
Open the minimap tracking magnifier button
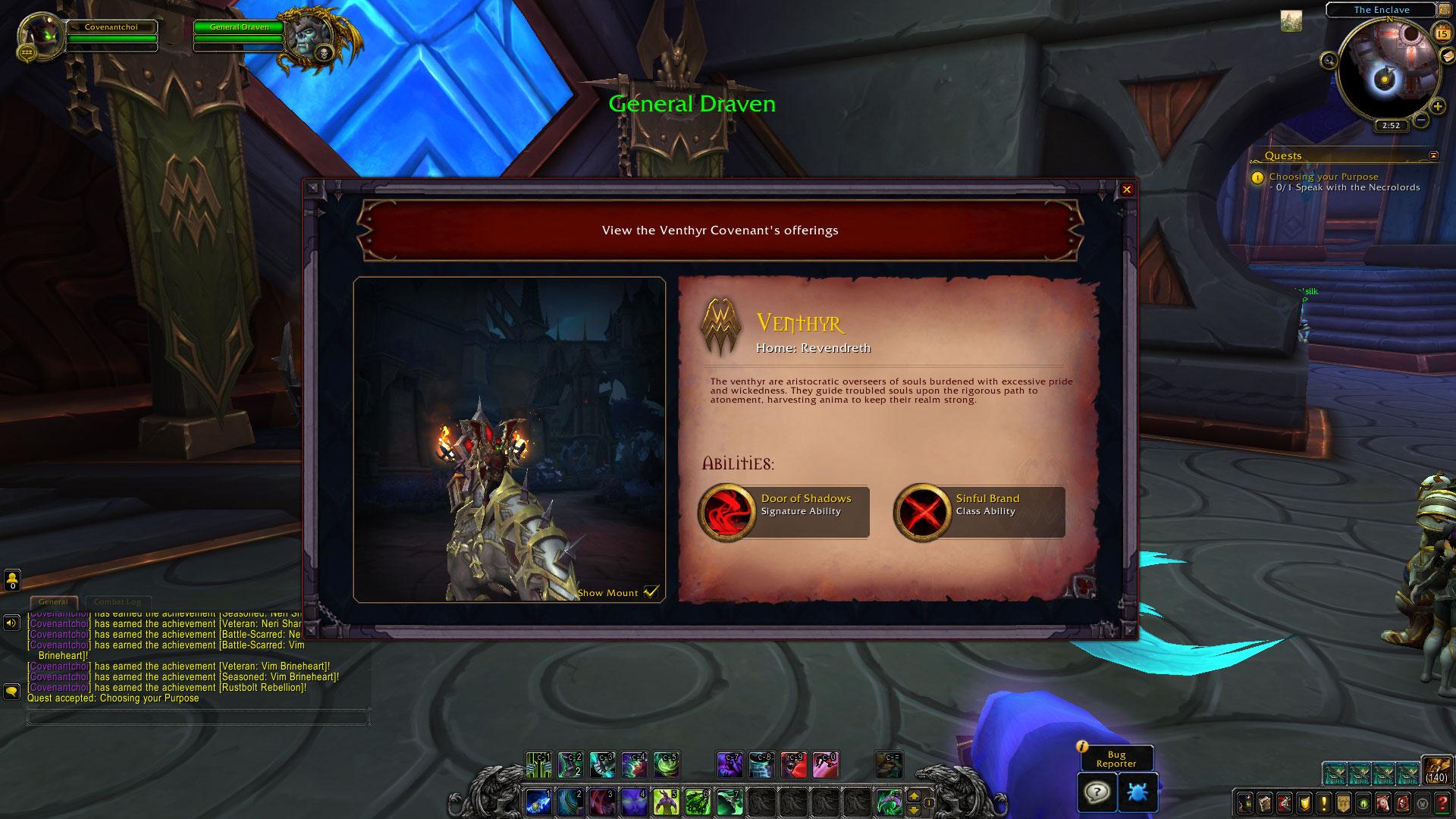point(1329,60)
